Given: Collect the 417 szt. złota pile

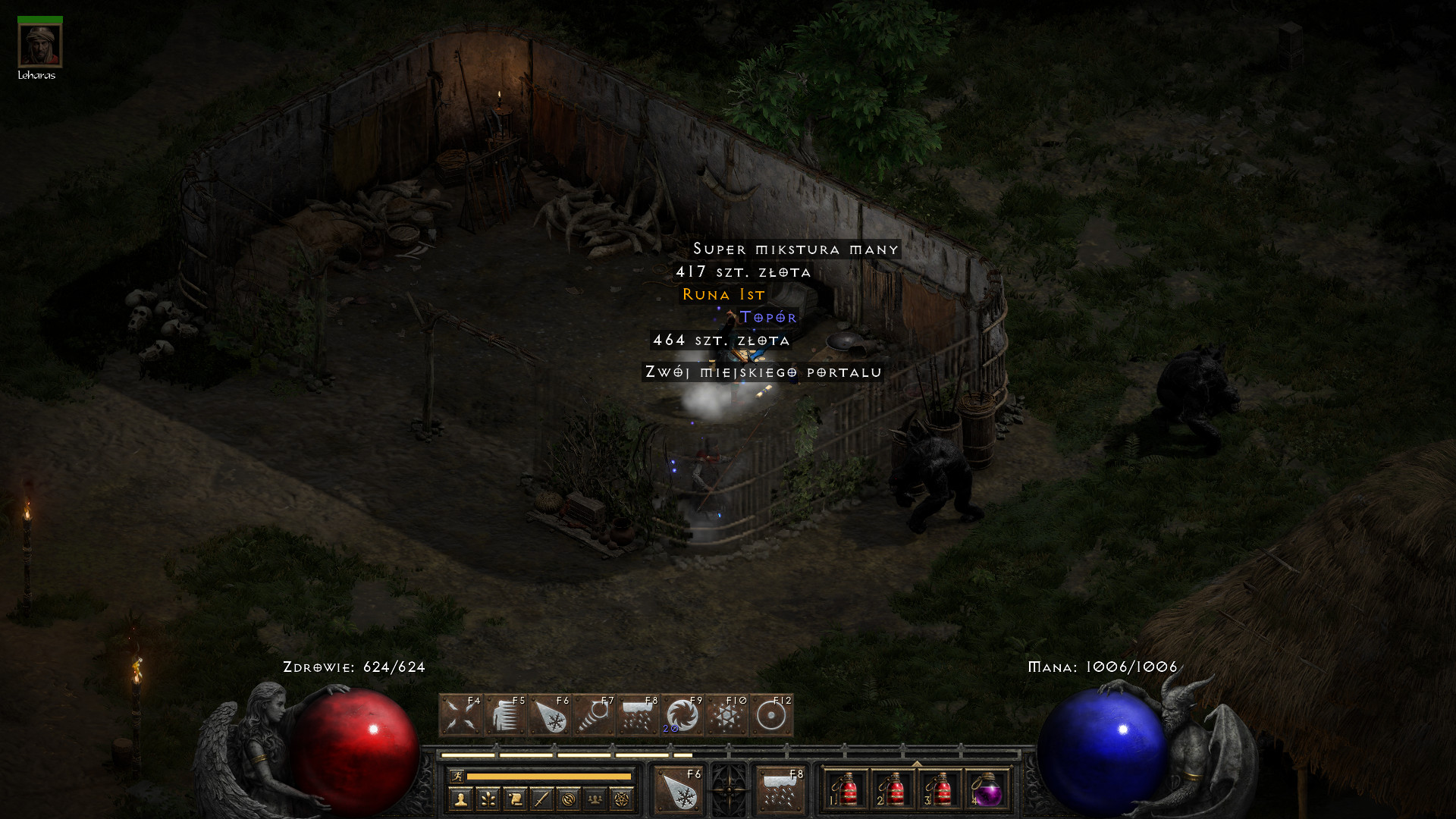Looking at the screenshot, I should [743, 271].
